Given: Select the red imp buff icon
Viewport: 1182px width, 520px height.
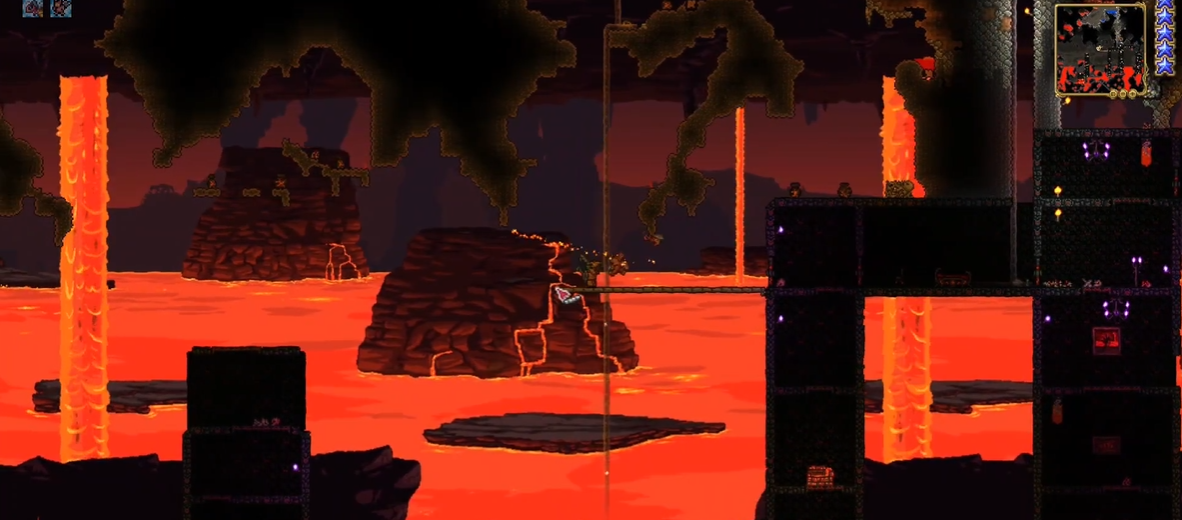Looking at the screenshot, I should (x=61, y=8).
